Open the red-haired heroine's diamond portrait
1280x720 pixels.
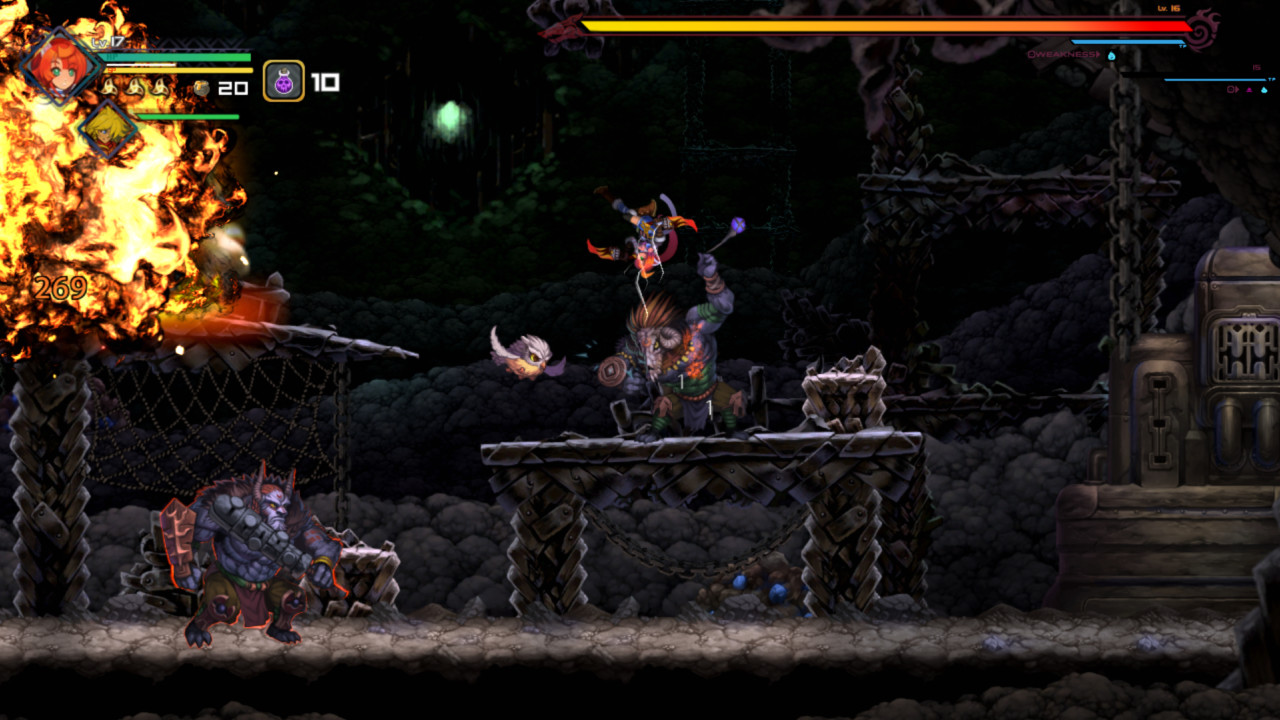pos(59,65)
